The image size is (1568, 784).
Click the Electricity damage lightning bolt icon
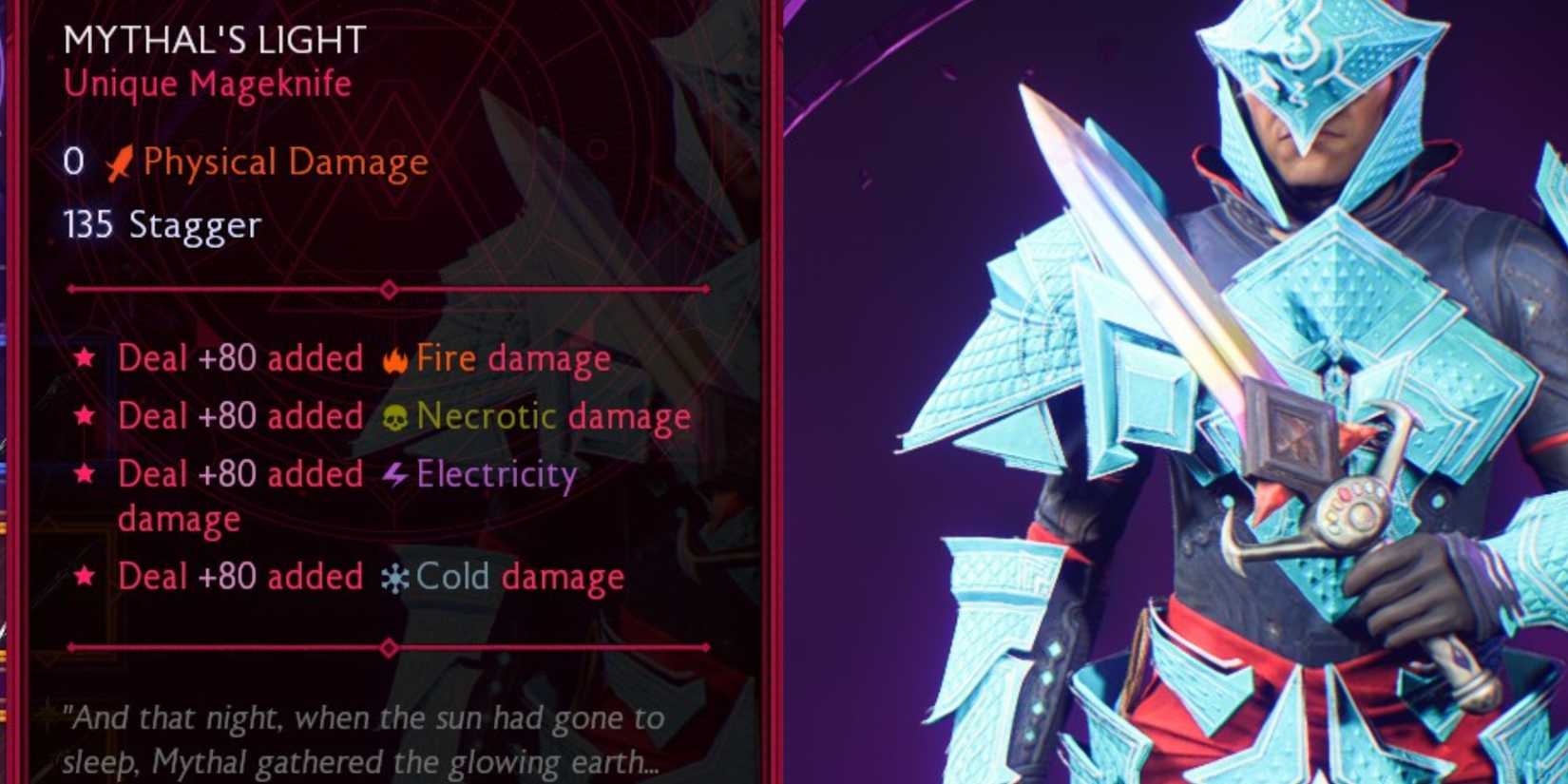[393, 473]
